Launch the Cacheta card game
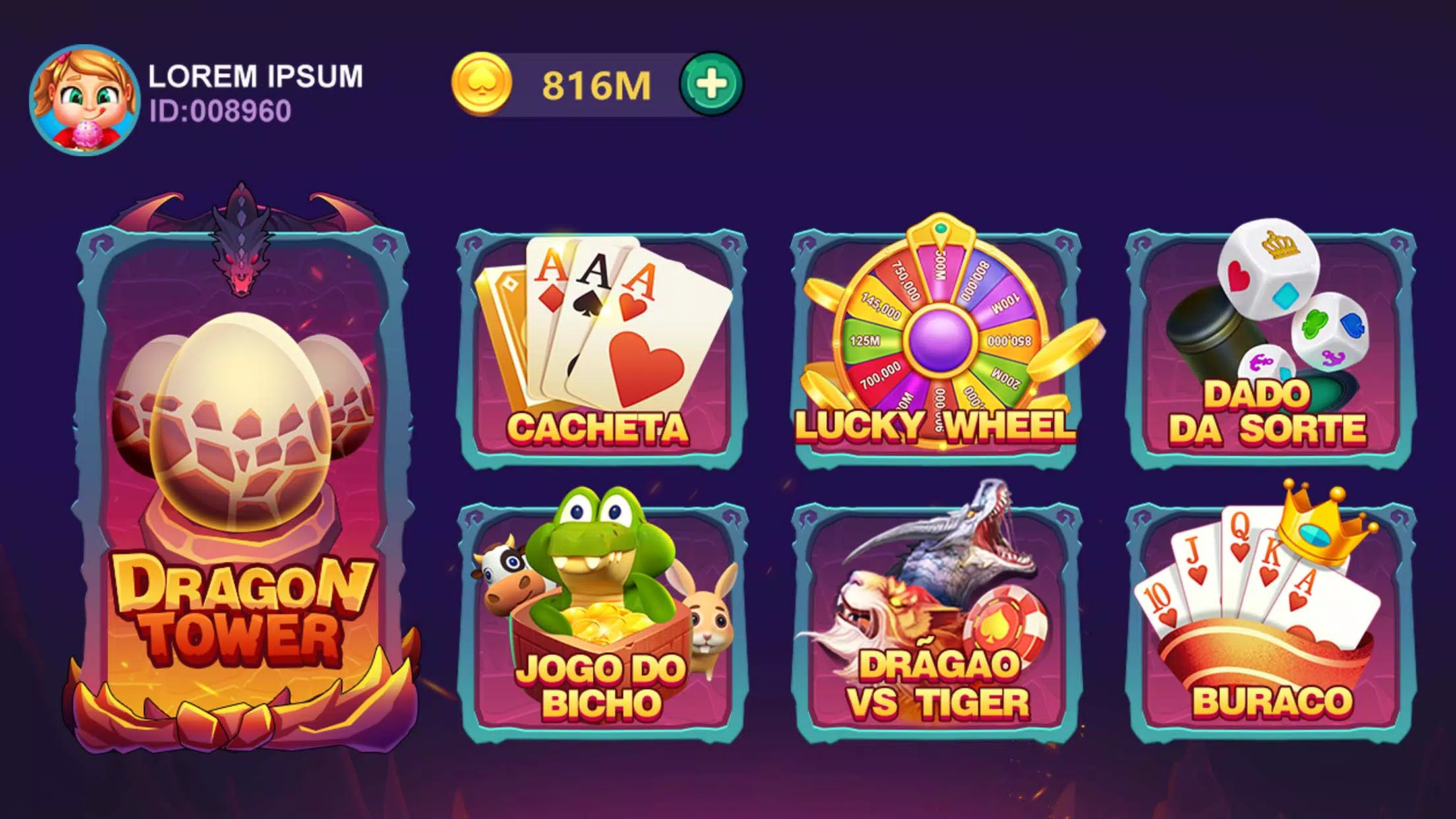The width and height of the screenshot is (1456, 819). click(601, 349)
